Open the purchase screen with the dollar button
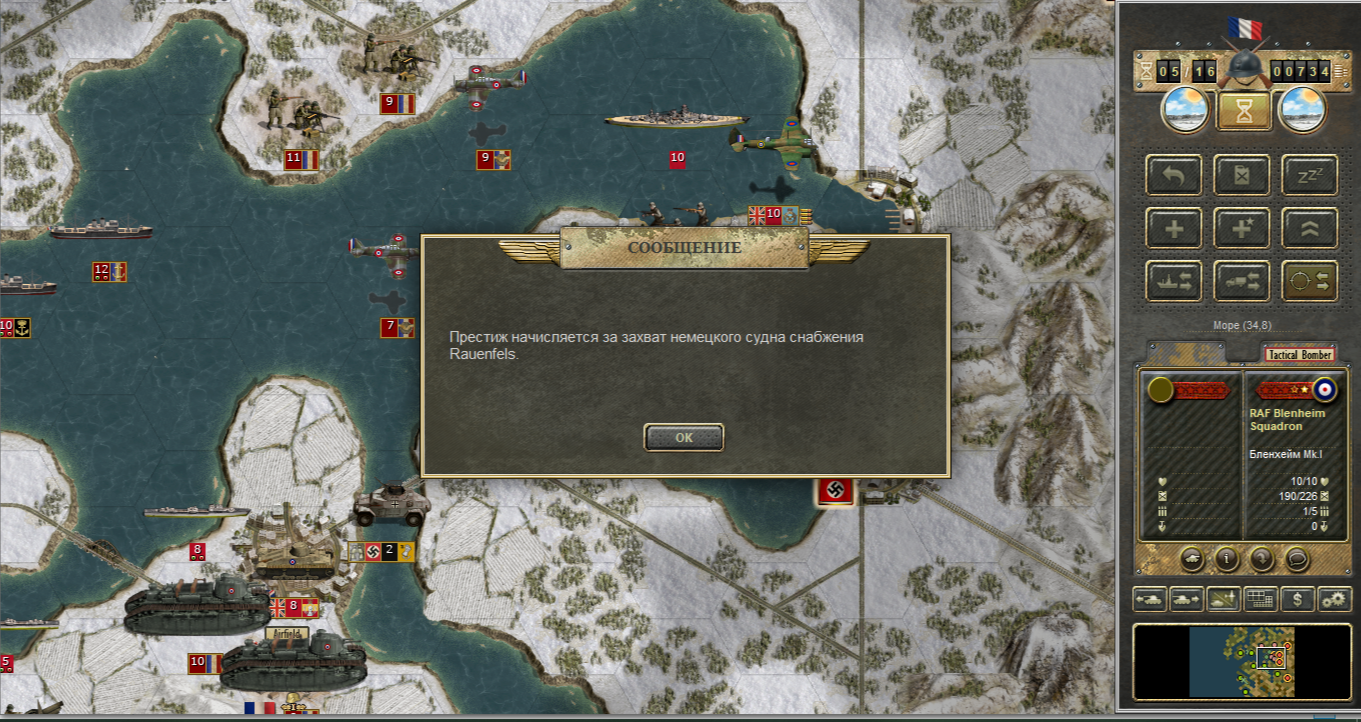 tap(1297, 599)
